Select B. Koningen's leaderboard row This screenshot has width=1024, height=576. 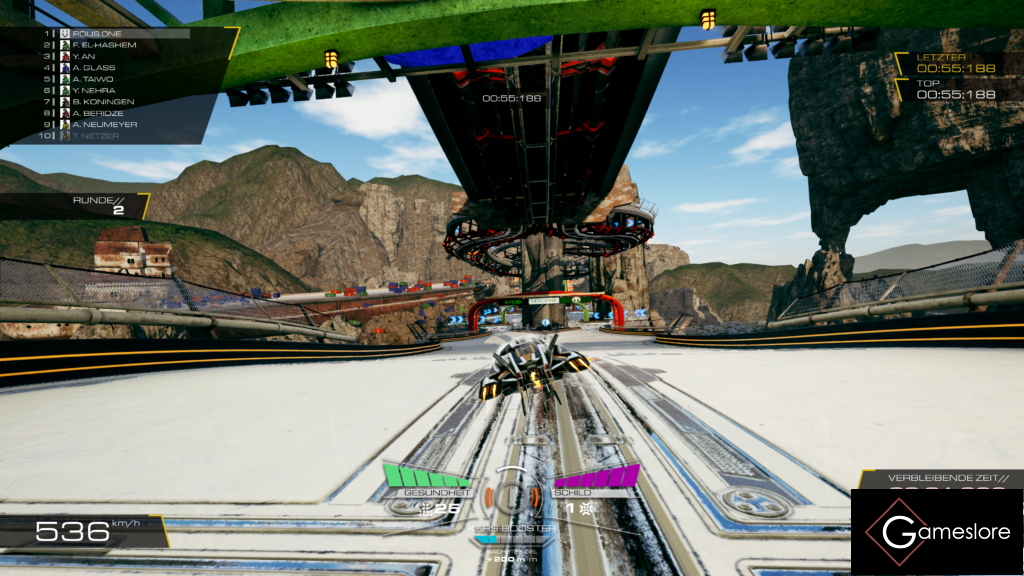pos(104,101)
